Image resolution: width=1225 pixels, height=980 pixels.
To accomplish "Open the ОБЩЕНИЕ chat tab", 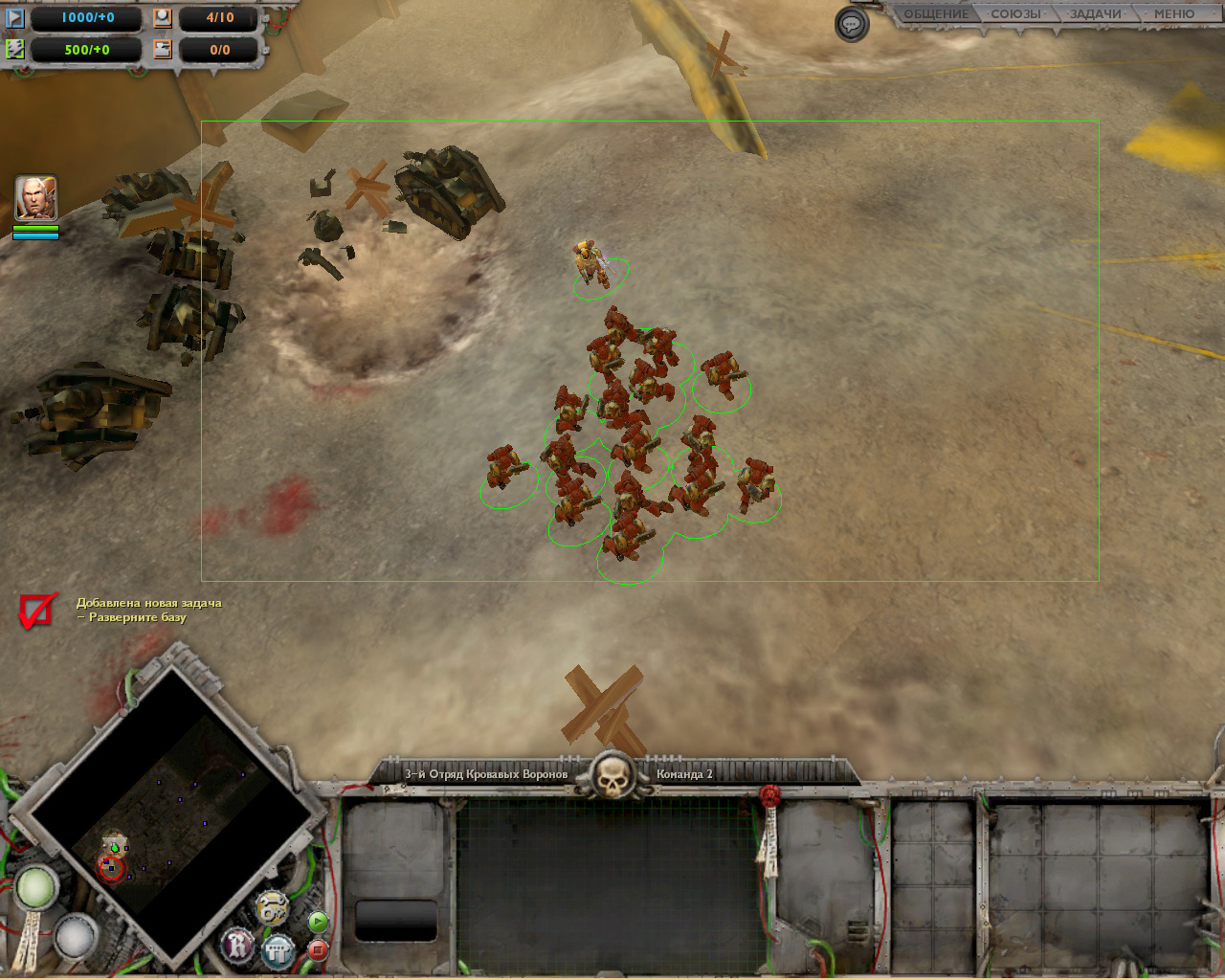I will click(x=936, y=14).
